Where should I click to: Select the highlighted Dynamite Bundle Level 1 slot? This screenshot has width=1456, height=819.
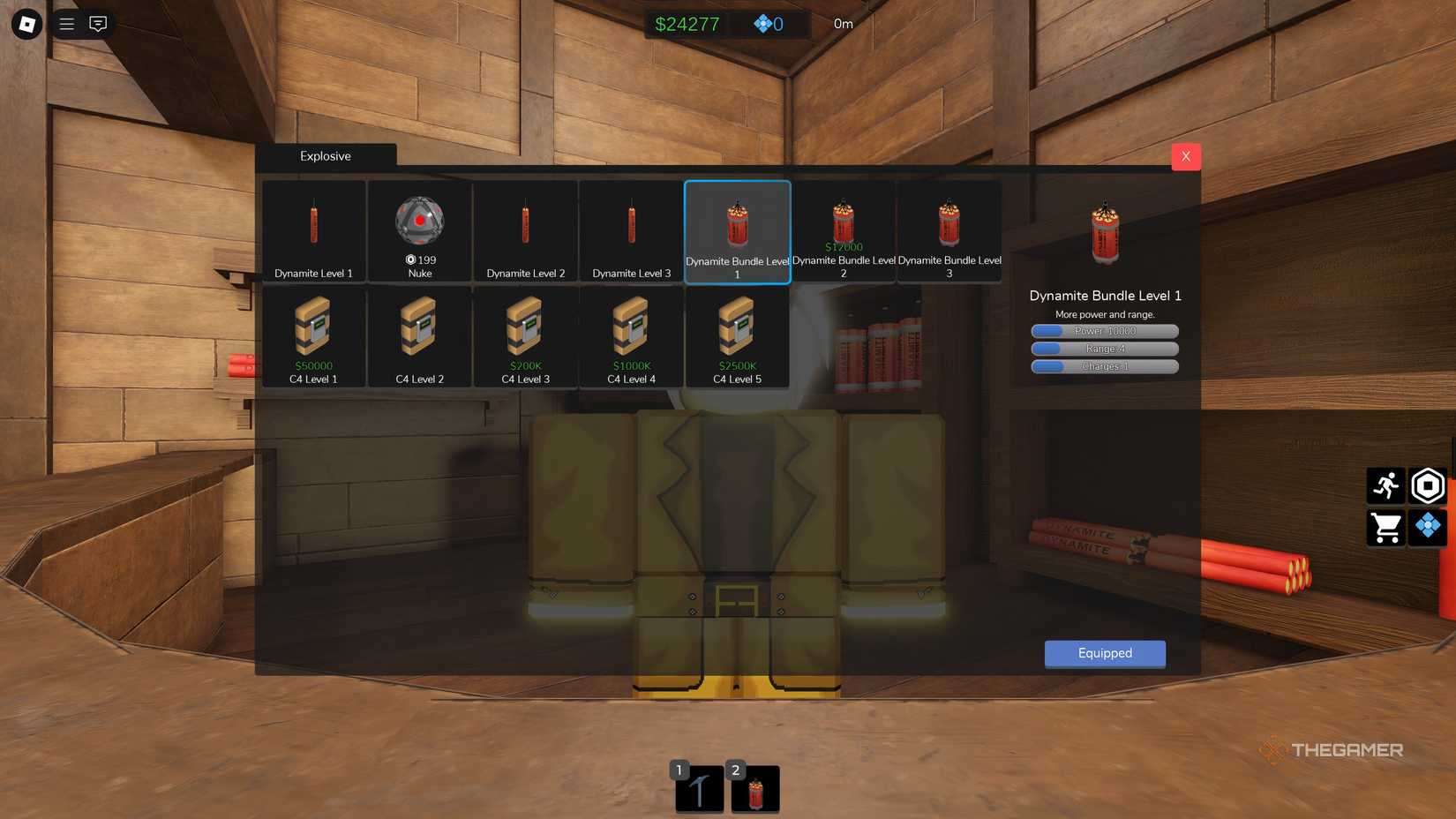pyautogui.click(x=737, y=229)
